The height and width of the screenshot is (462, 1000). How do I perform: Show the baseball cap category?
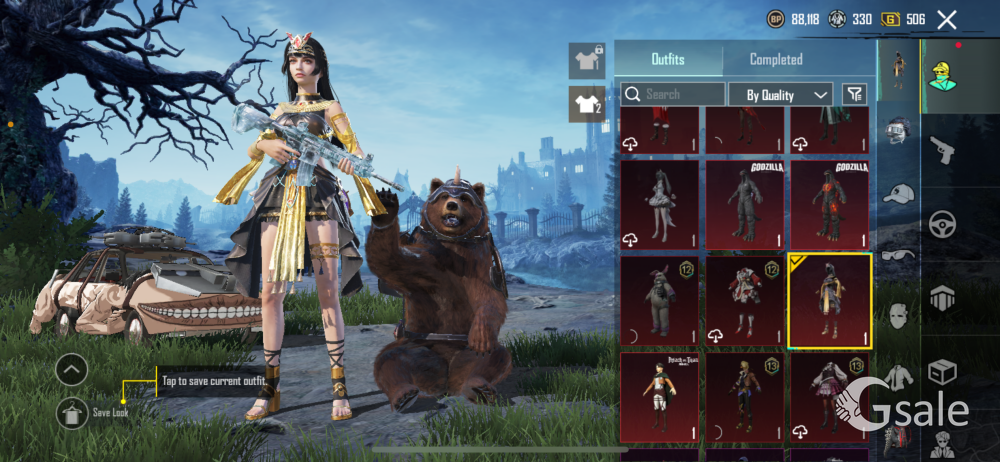(x=898, y=194)
